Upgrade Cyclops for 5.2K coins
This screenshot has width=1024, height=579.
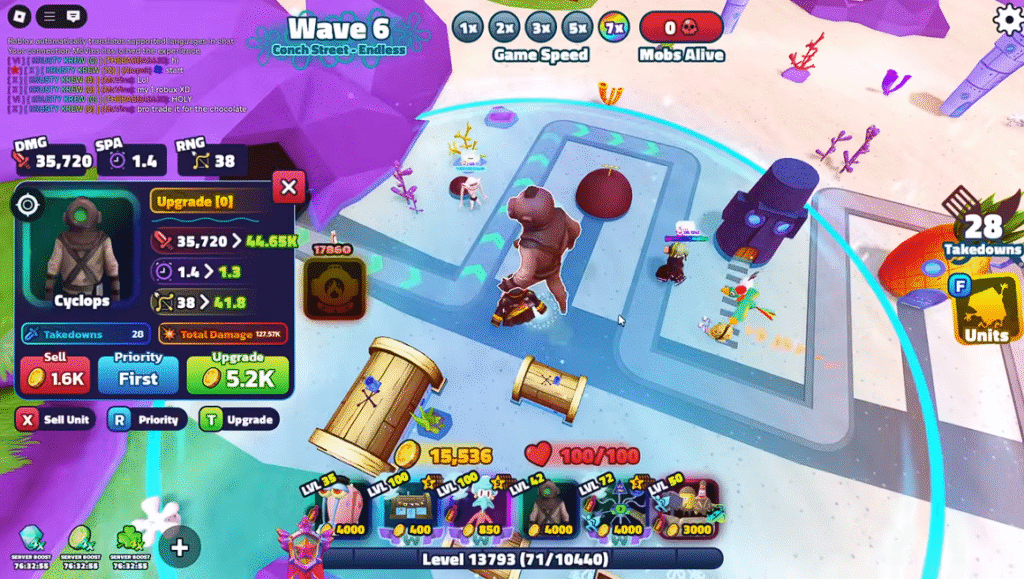237,375
